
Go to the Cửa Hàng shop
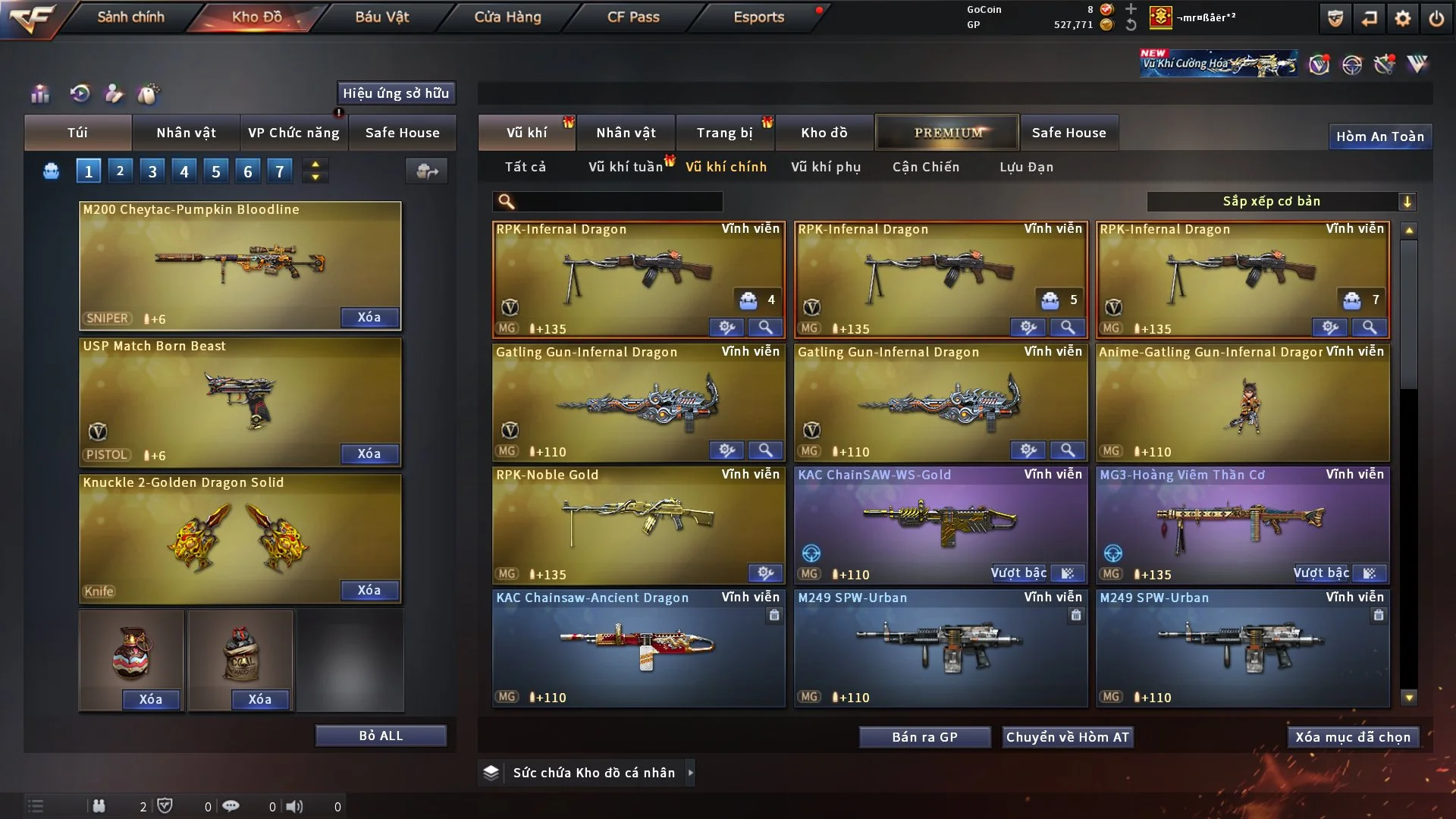coord(507,17)
